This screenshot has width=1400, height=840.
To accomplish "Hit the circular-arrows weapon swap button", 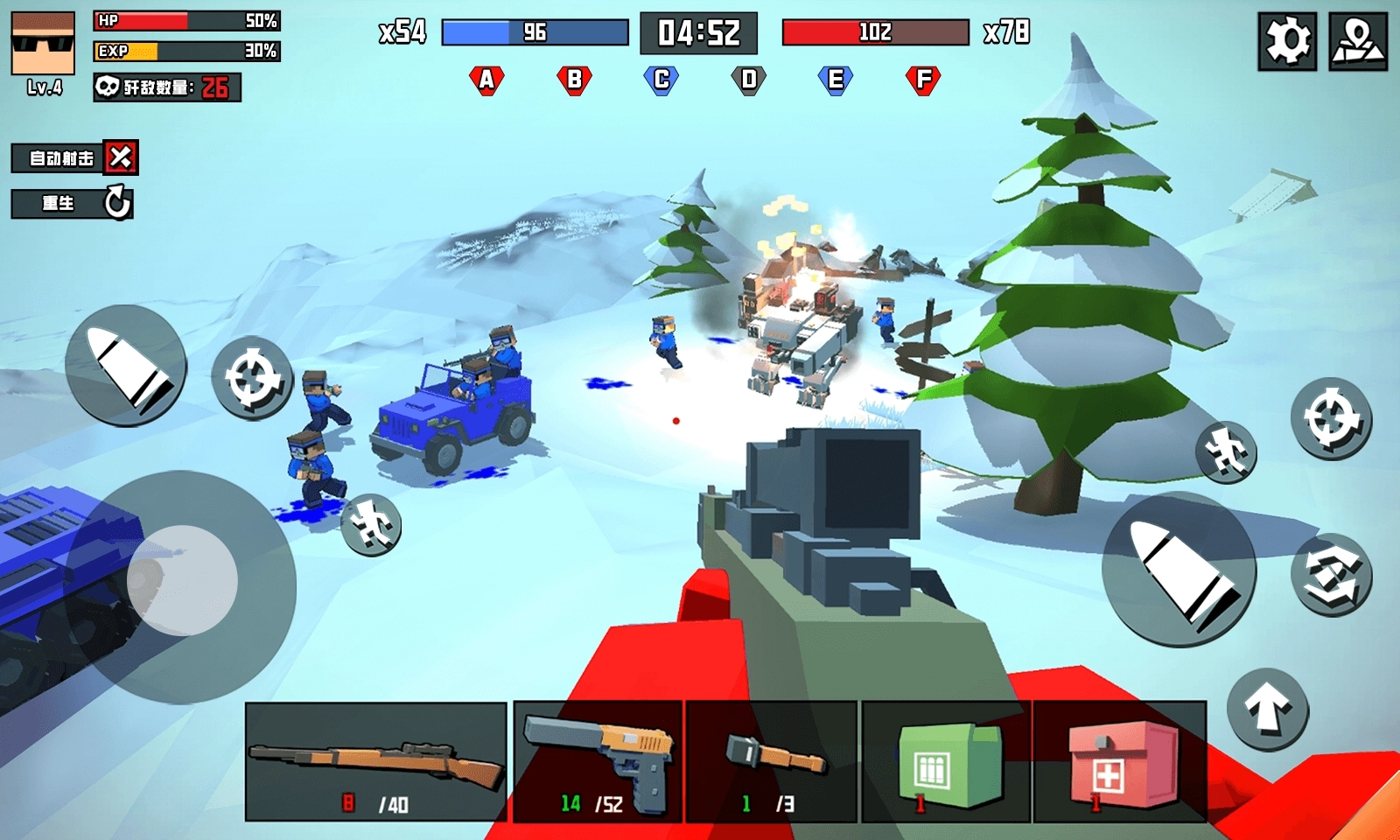I will coord(1331,575).
